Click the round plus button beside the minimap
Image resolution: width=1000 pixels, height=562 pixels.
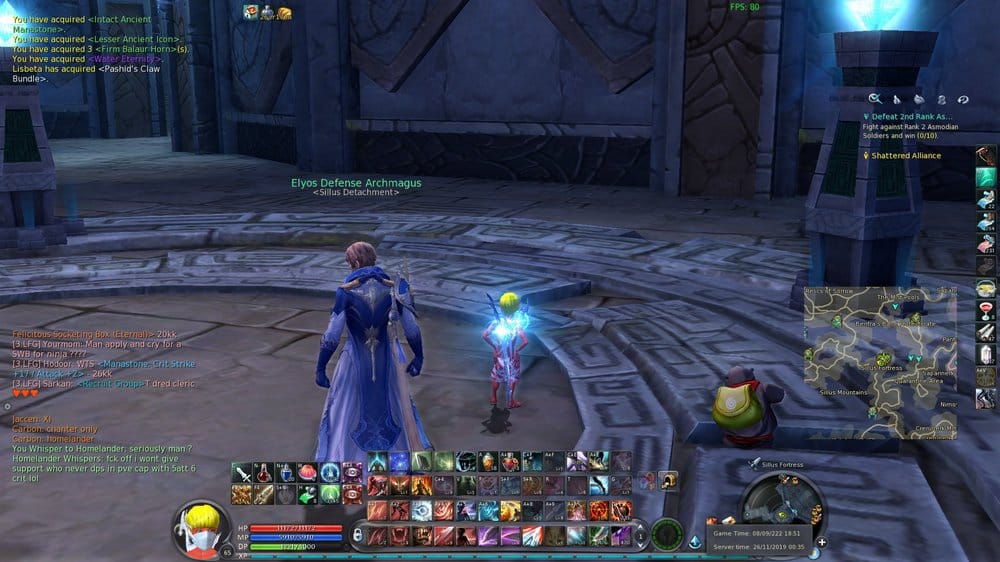(x=822, y=542)
